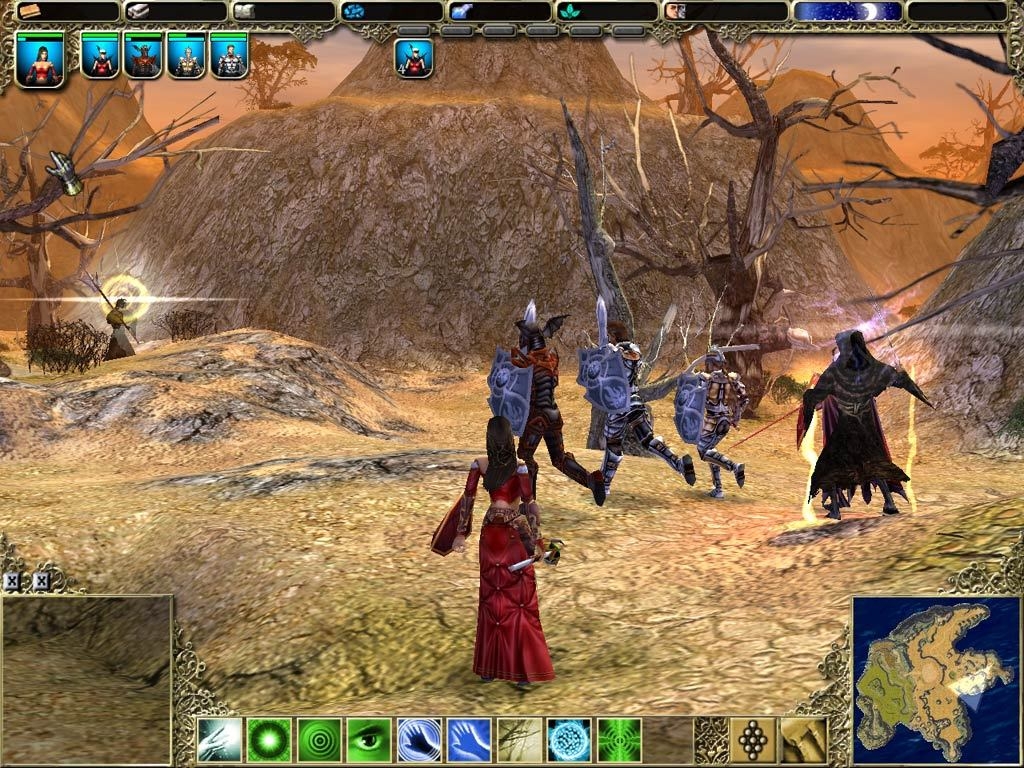Cast the plain blue hand spell
1024x768 pixels.
[469, 740]
